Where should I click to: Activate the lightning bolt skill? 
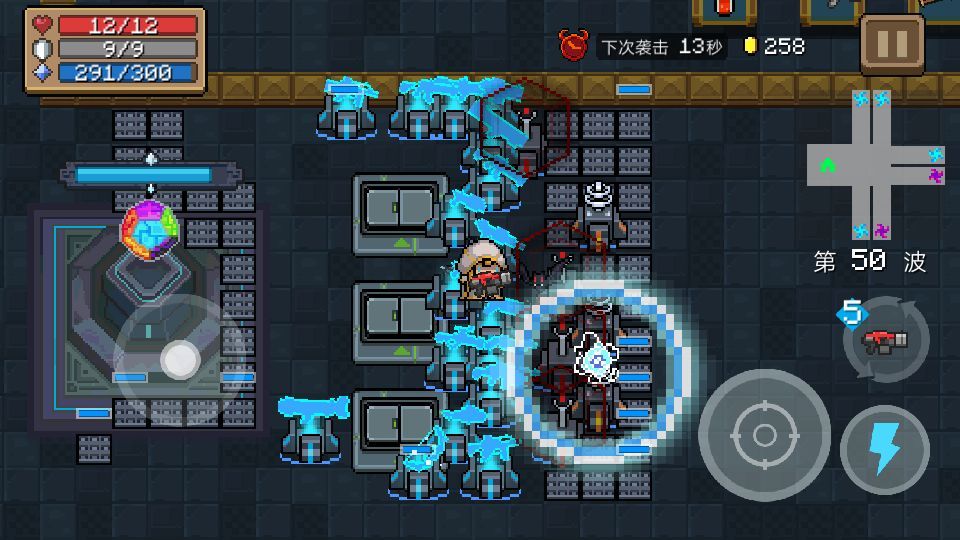885,449
